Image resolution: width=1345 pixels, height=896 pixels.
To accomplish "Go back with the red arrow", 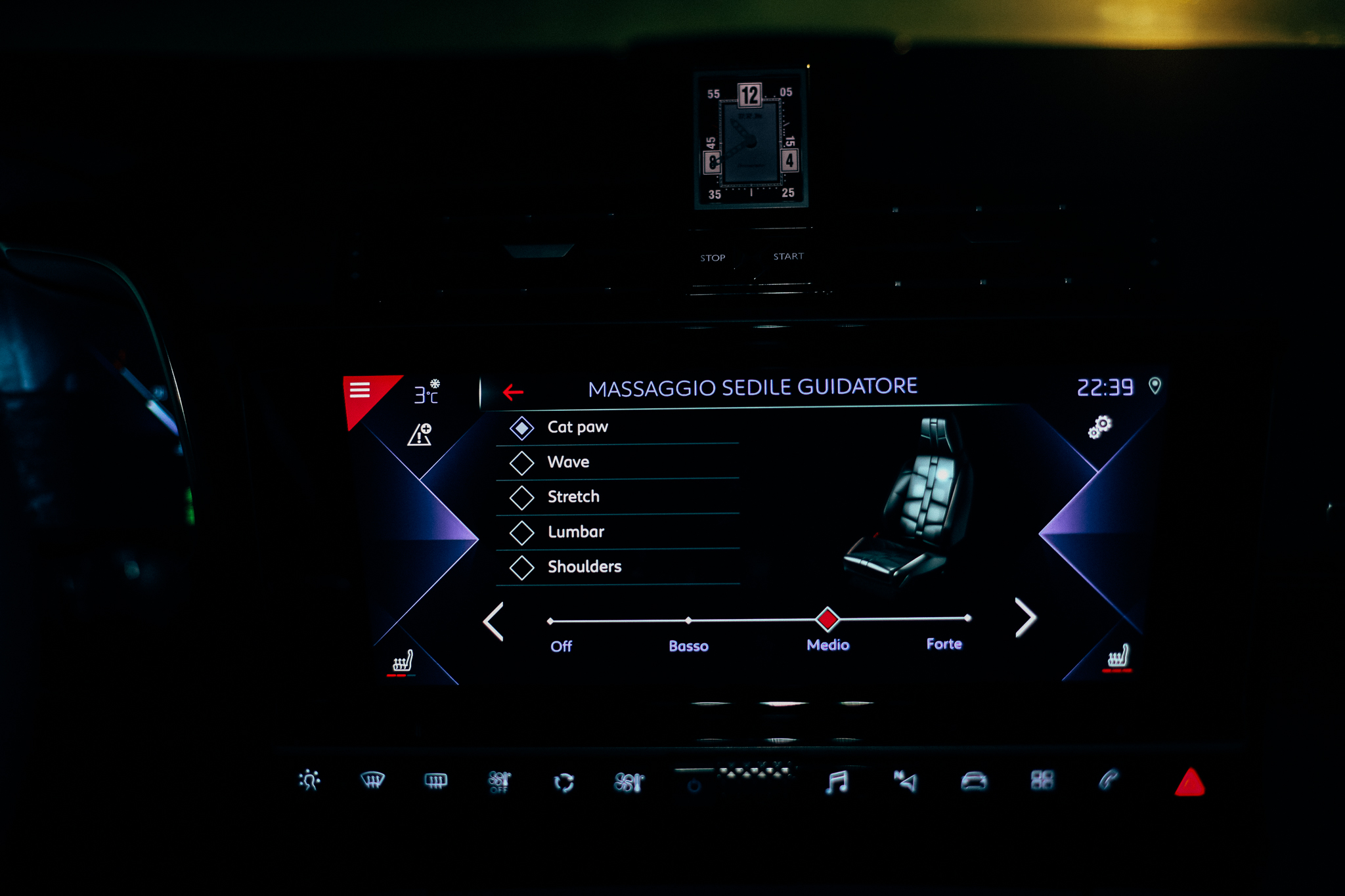I will tap(513, 393).
